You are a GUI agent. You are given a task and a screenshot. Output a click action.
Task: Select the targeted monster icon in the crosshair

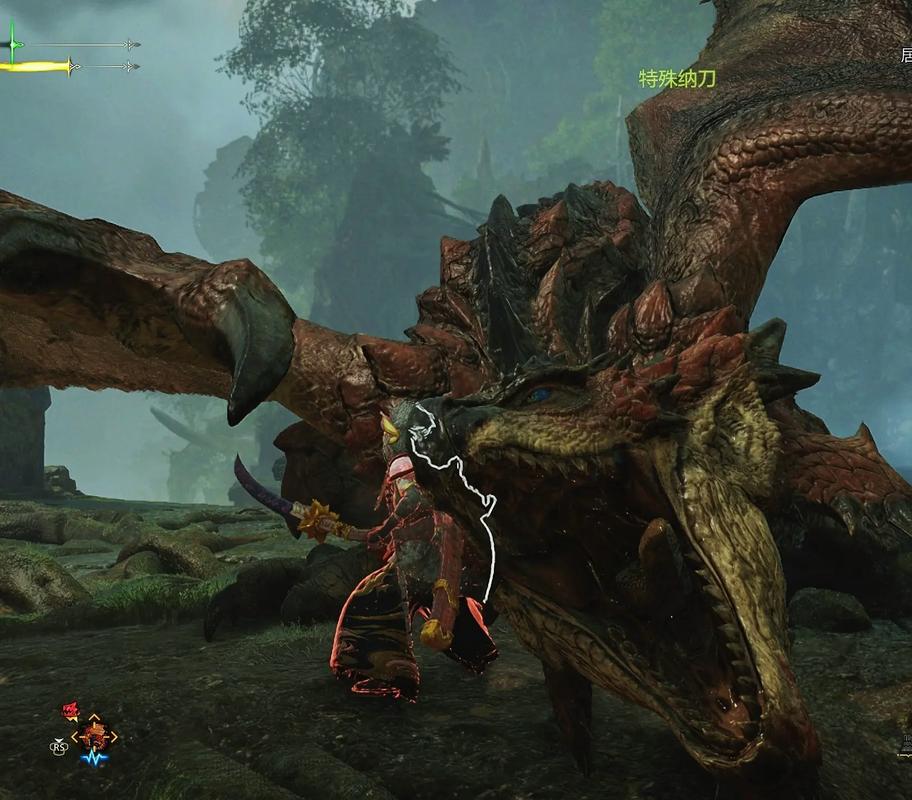click(94, 737)
